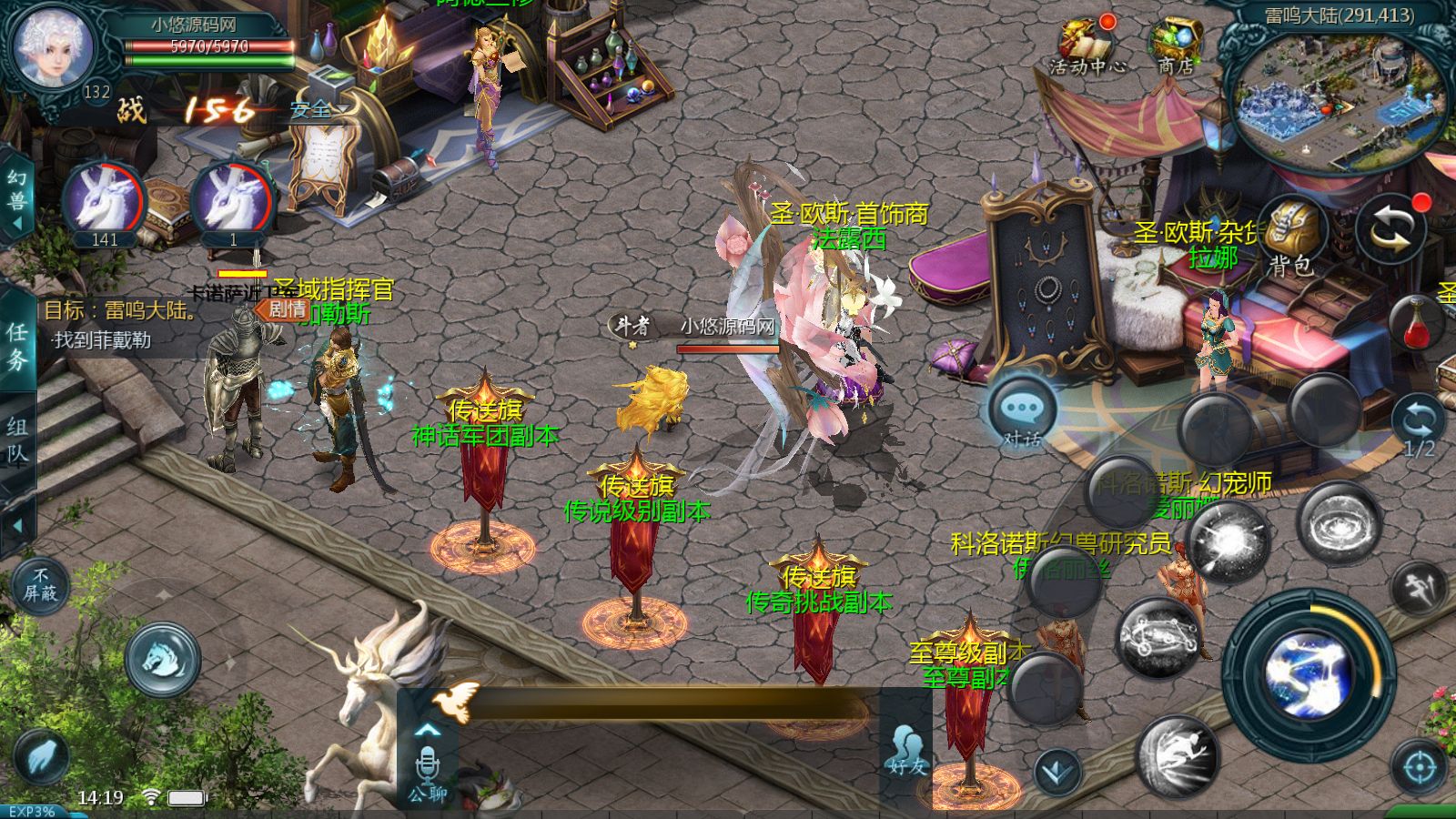Toggle the 不屏蔽 player display setting
The height and width of the screenshot is (819, 1456).
coord(40,585)
